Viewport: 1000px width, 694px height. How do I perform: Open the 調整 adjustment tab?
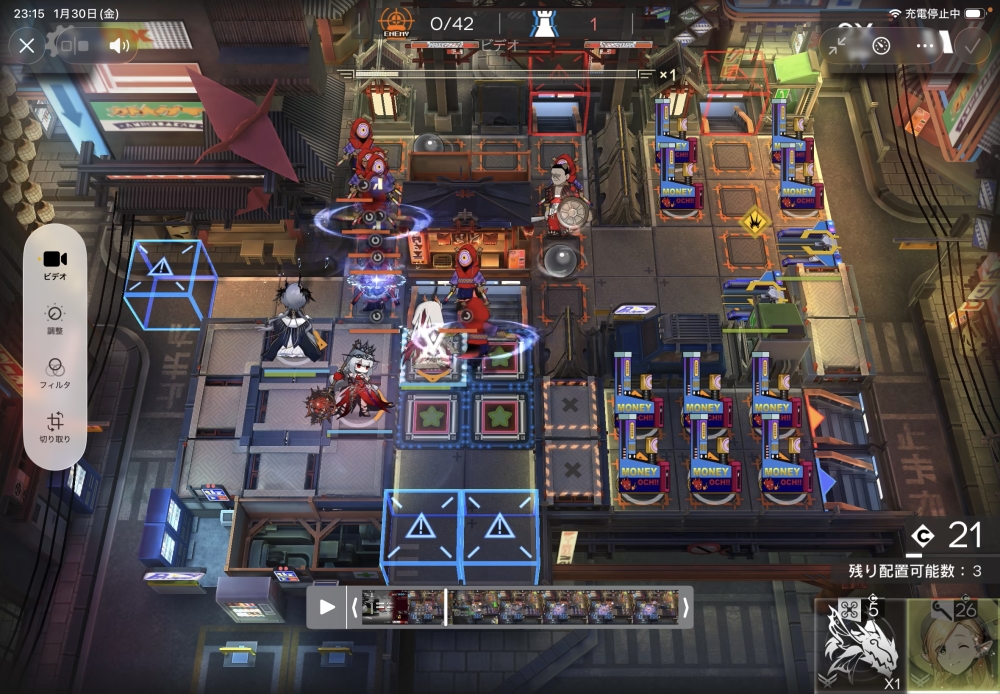[55, 319]
